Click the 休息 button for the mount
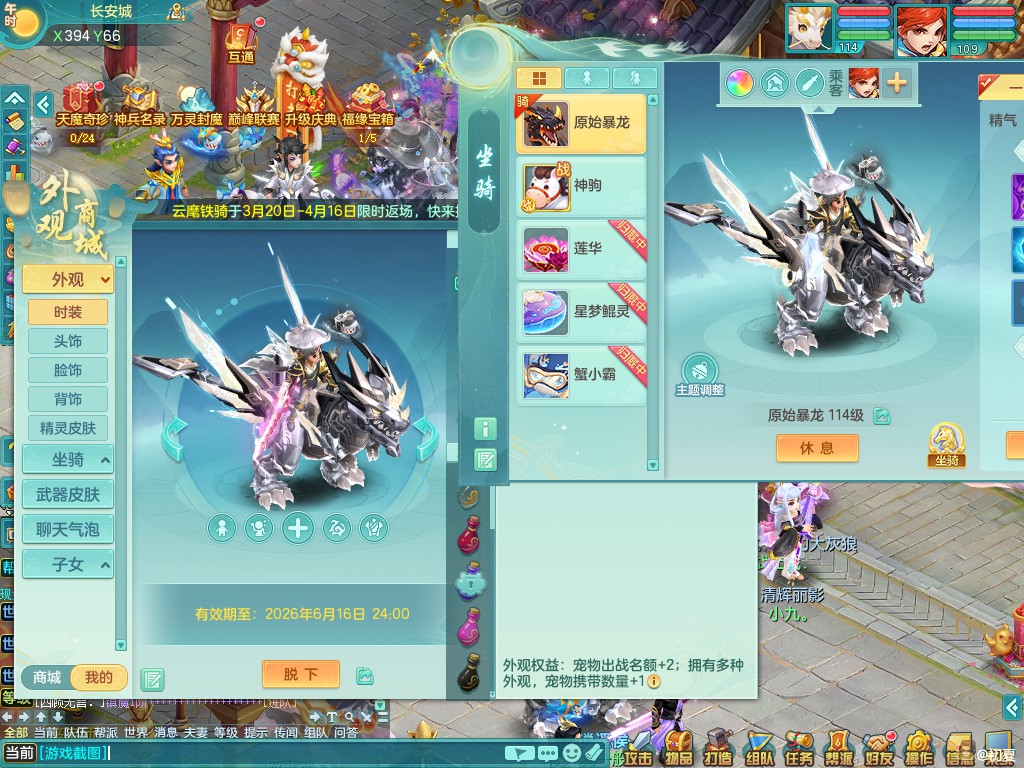1024x768 pixels. [817, 448]
